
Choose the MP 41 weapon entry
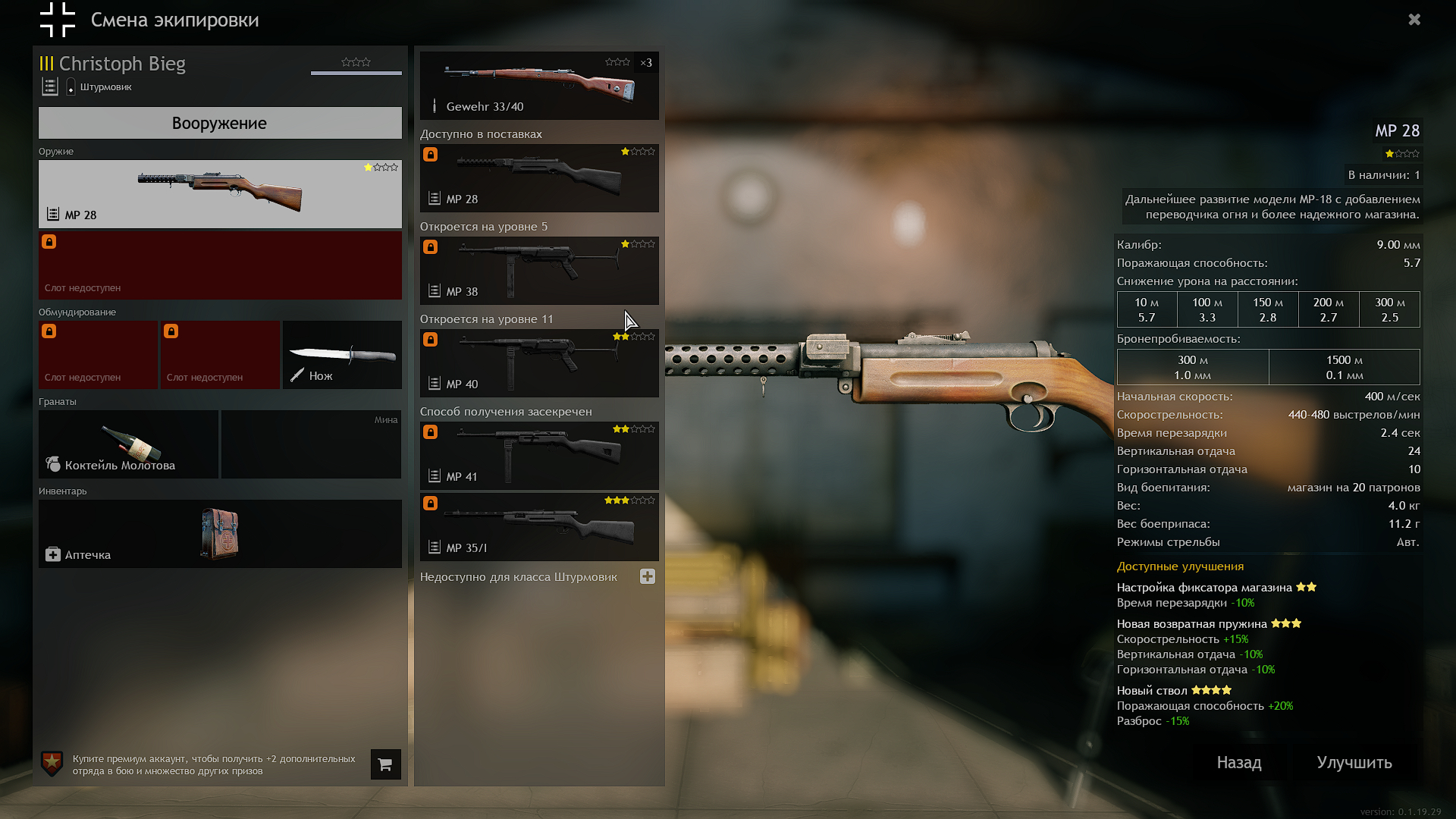[539, 456]
